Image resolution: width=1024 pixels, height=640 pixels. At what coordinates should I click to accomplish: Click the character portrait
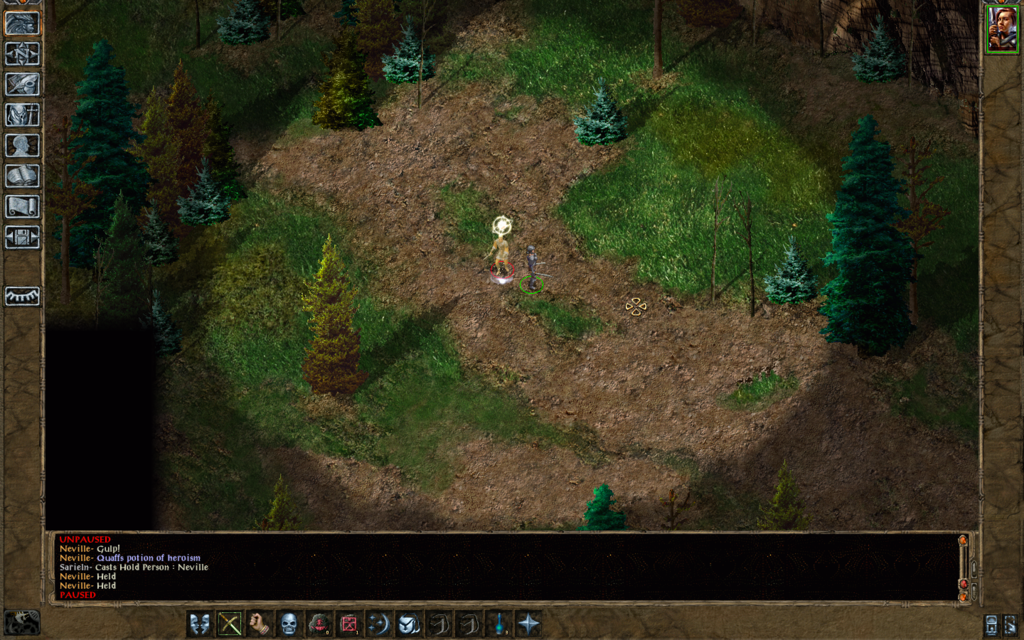tap(1001, 28)
